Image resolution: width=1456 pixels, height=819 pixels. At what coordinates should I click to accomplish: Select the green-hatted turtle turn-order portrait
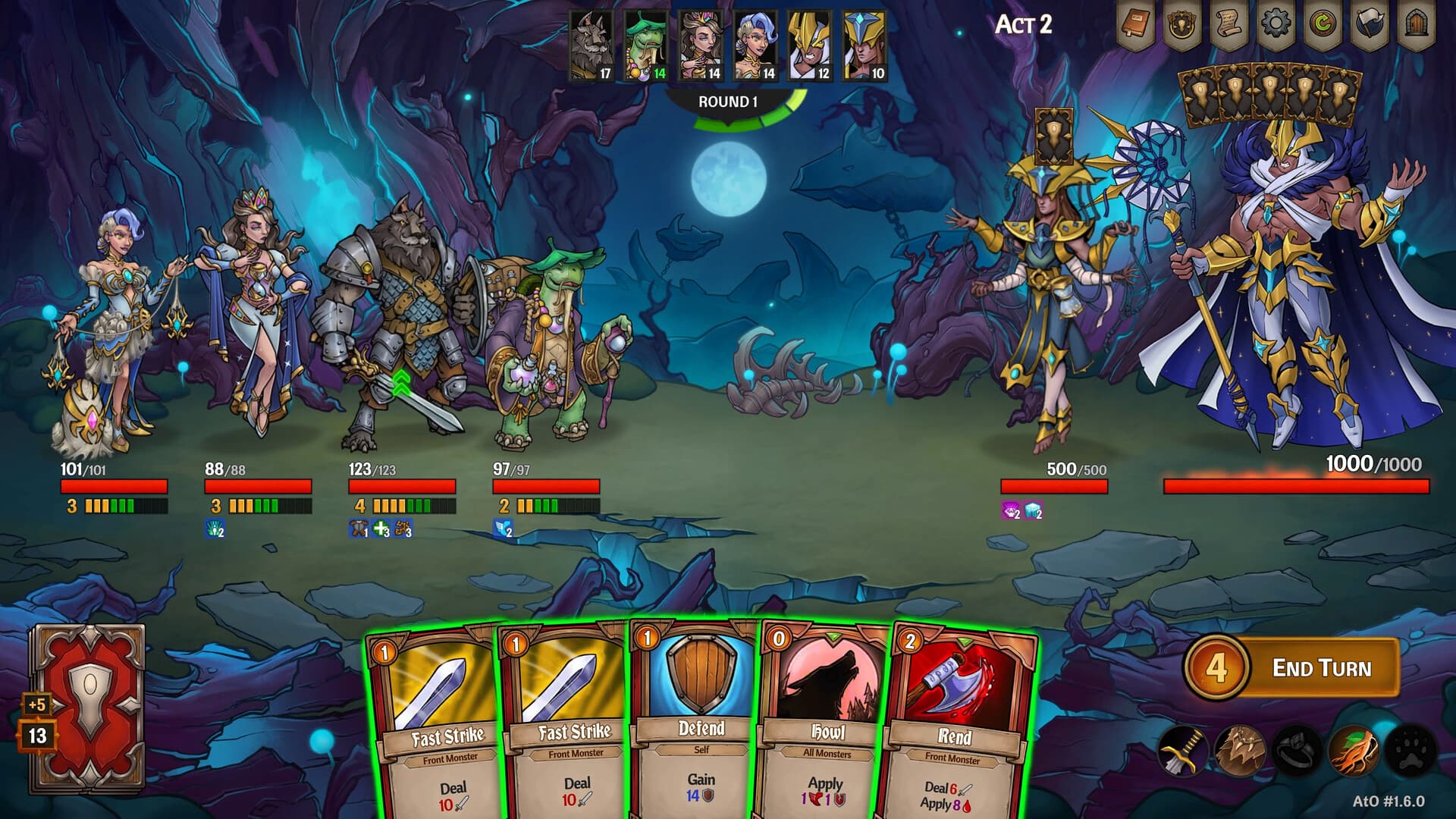646,45
